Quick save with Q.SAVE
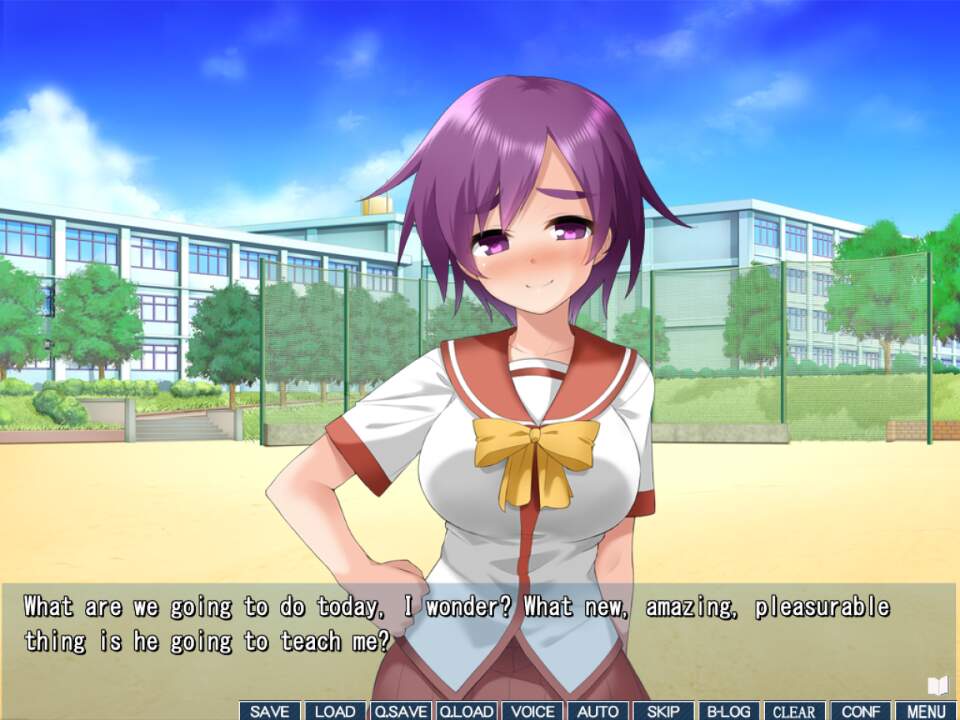 pyautogui.click(x=401, y=711)
